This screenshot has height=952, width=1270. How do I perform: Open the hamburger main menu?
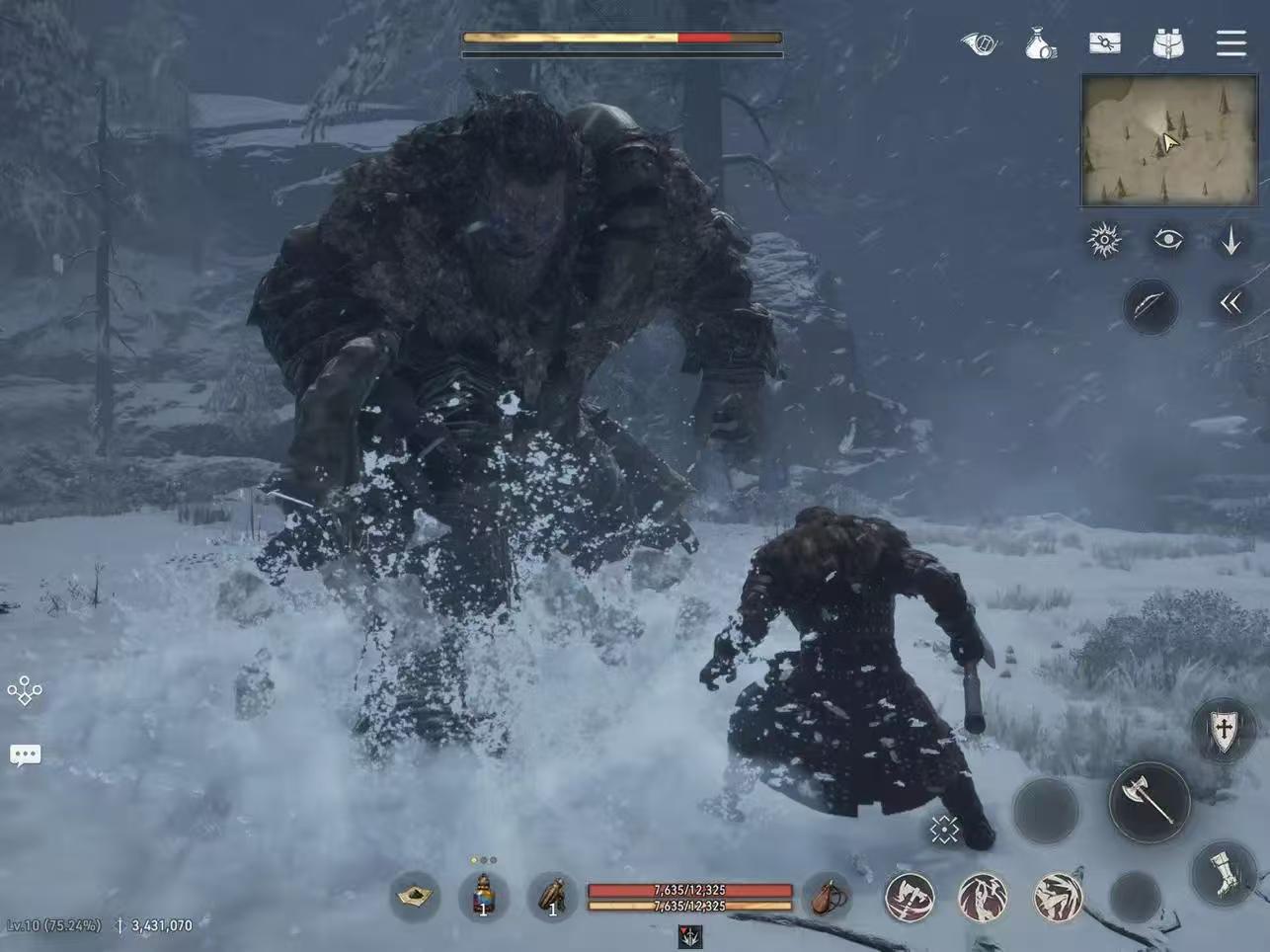(x=1230, y=43)
